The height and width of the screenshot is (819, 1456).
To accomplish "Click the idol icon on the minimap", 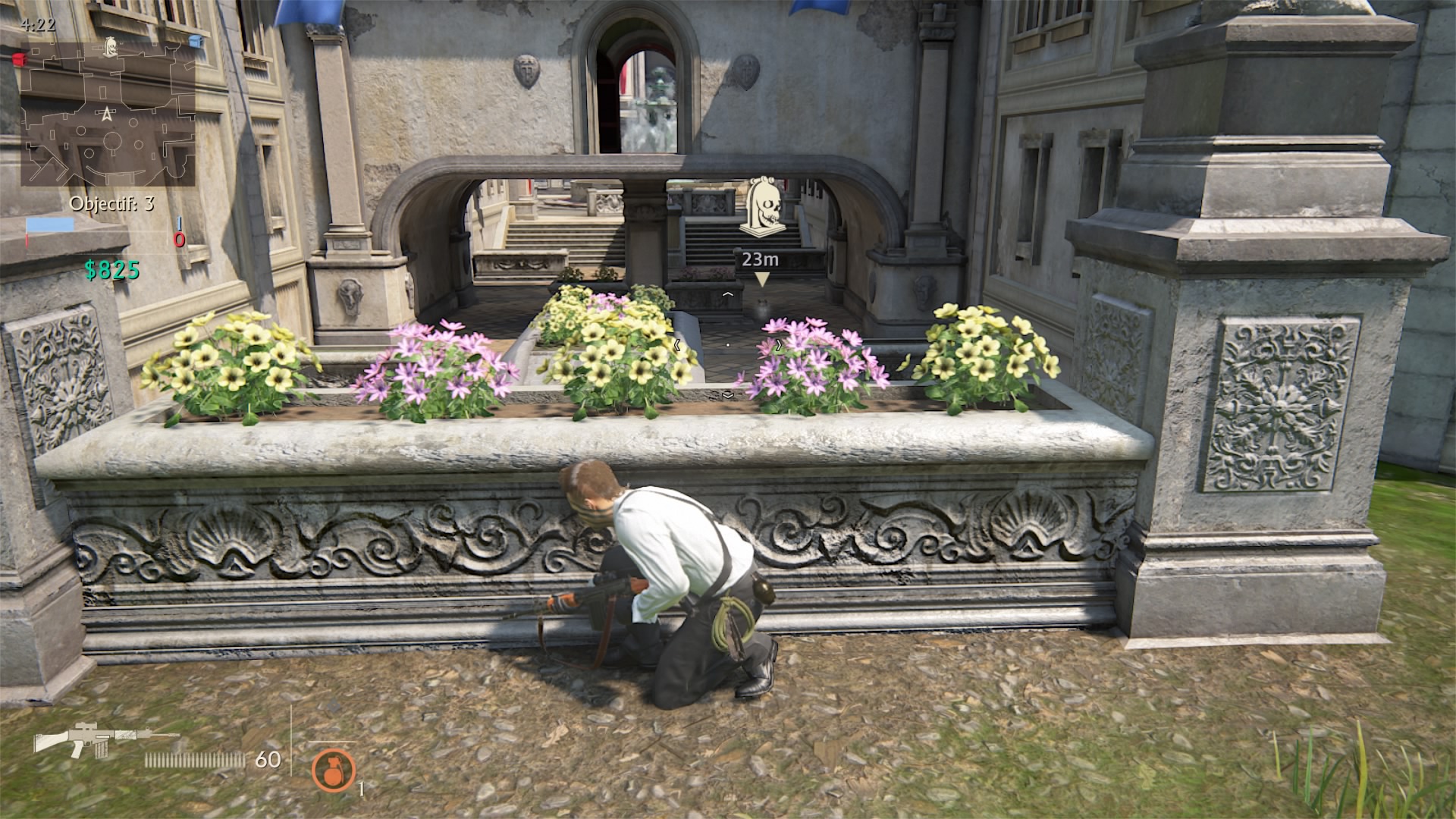I will [x=109, y=45].
